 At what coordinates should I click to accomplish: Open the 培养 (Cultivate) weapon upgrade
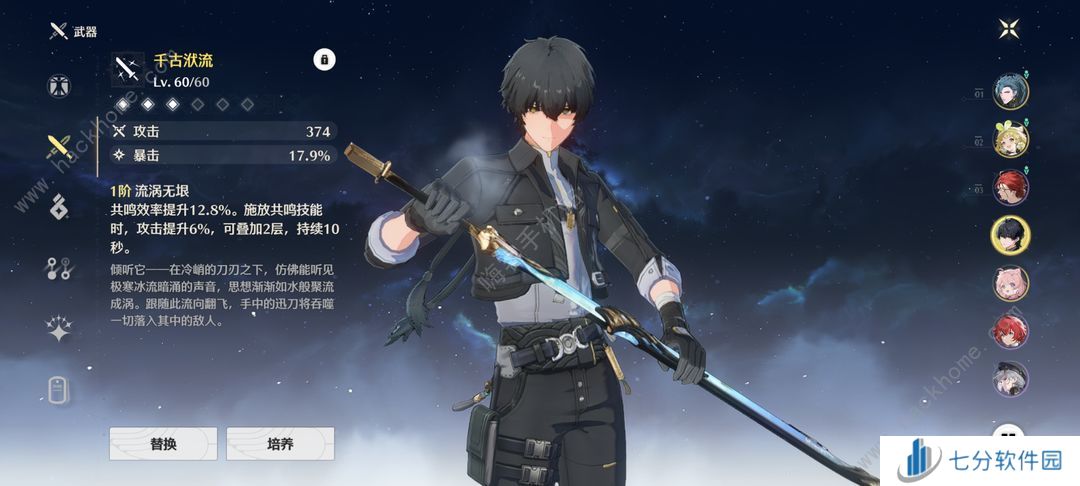coord(280,443)
